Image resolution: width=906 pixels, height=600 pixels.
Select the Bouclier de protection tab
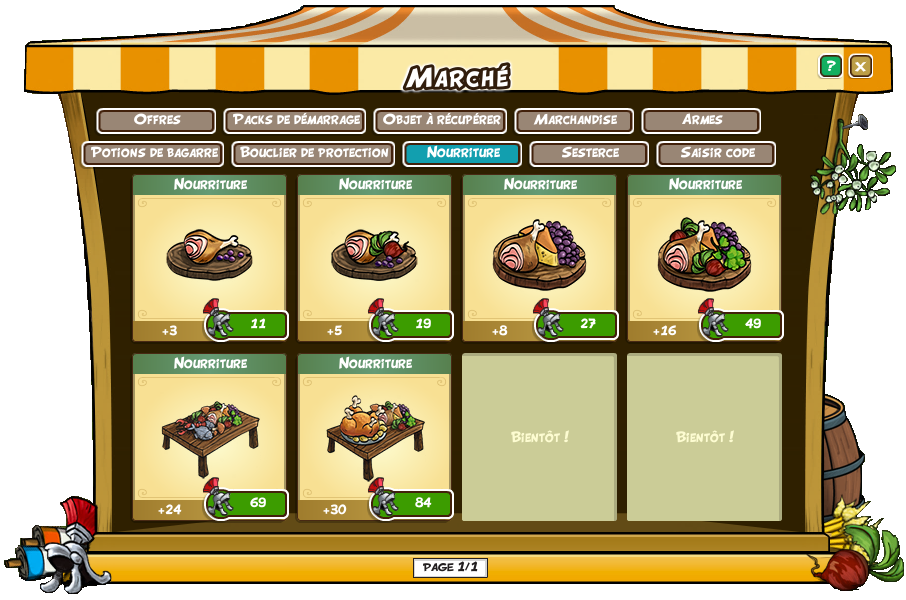[313, 153]
